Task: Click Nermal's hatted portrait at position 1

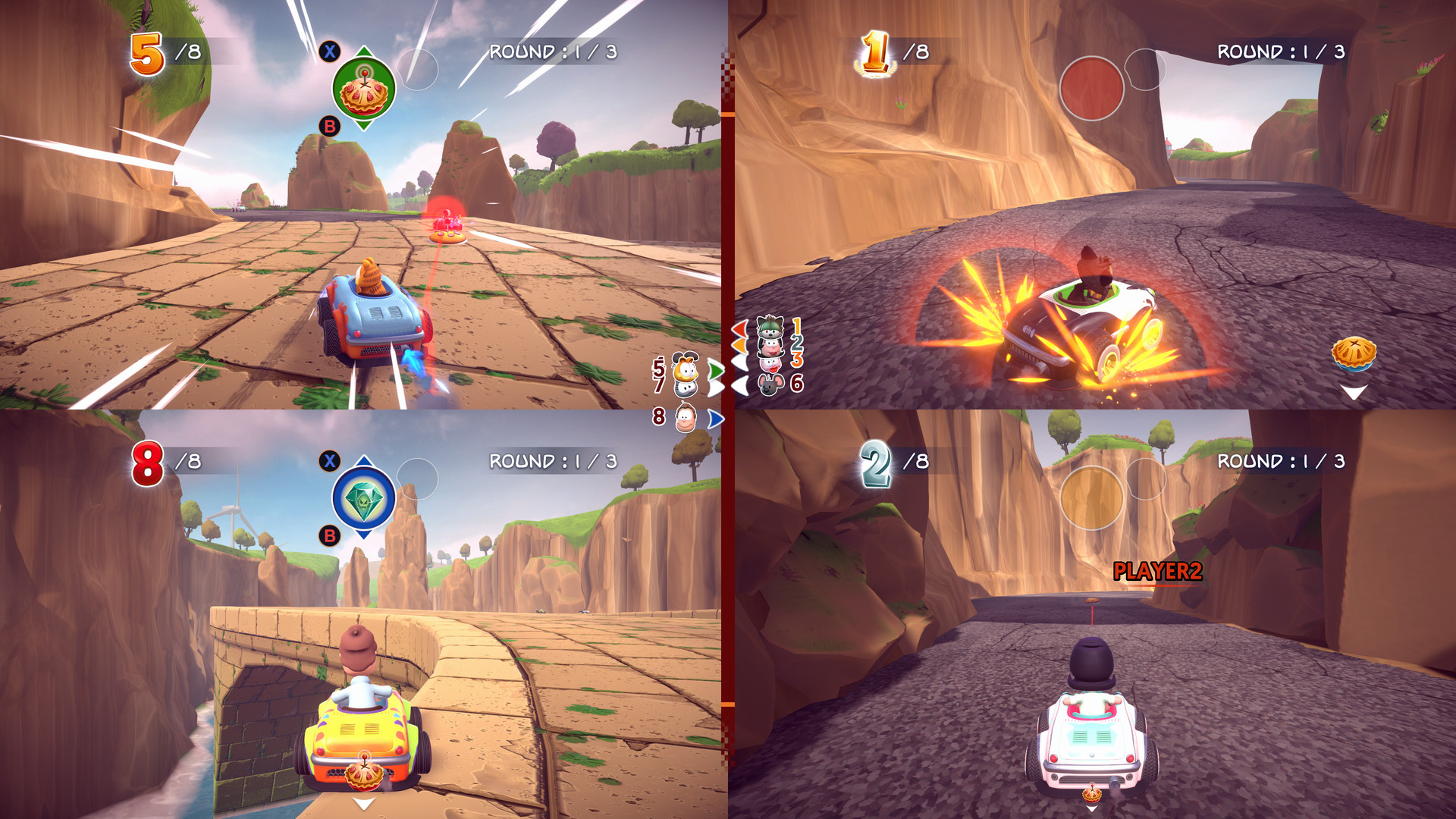Action: point(770,328)
